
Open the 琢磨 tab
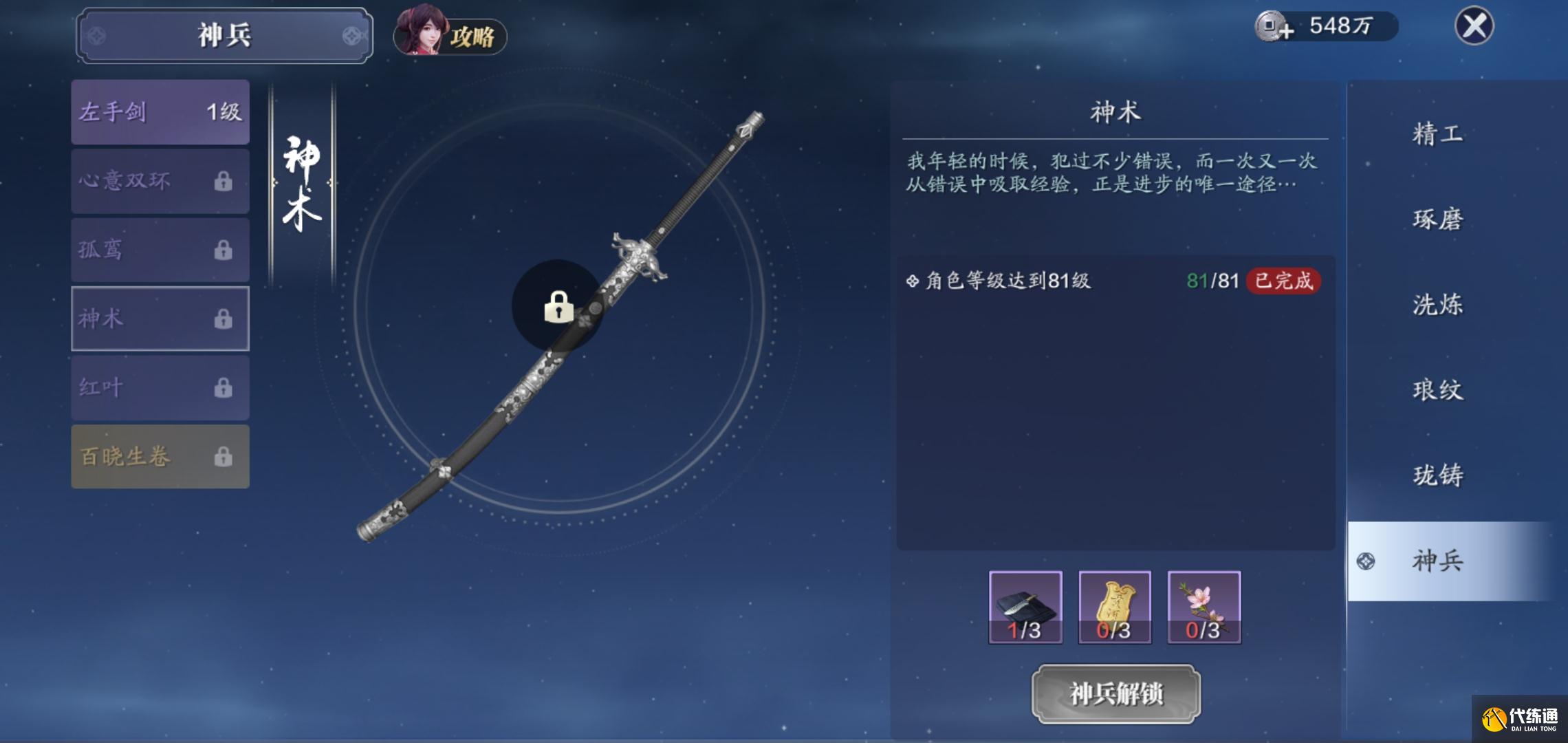[x=1437, y=219]
